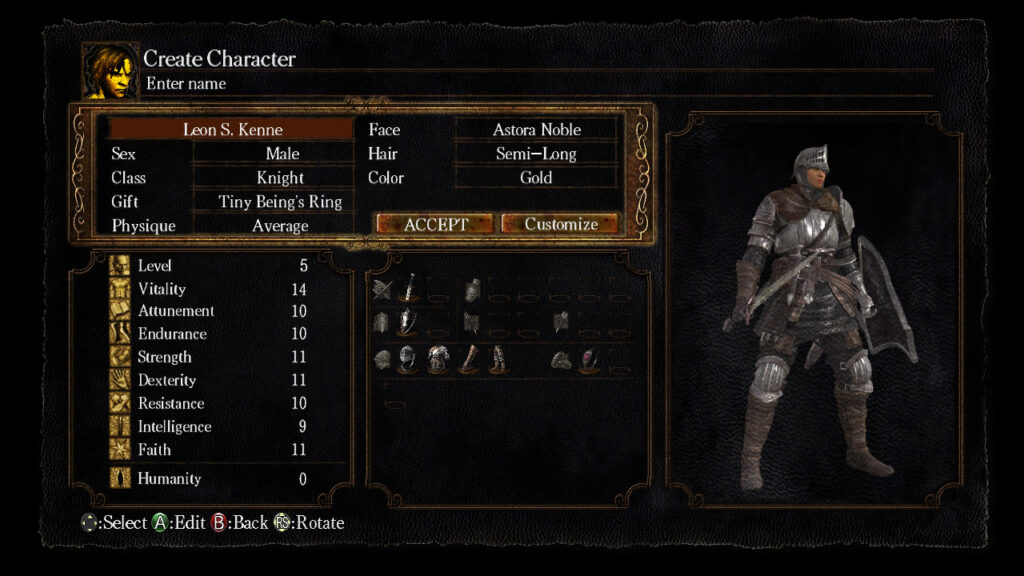Change the Hair style Semi-Long

tap(536, 154)
